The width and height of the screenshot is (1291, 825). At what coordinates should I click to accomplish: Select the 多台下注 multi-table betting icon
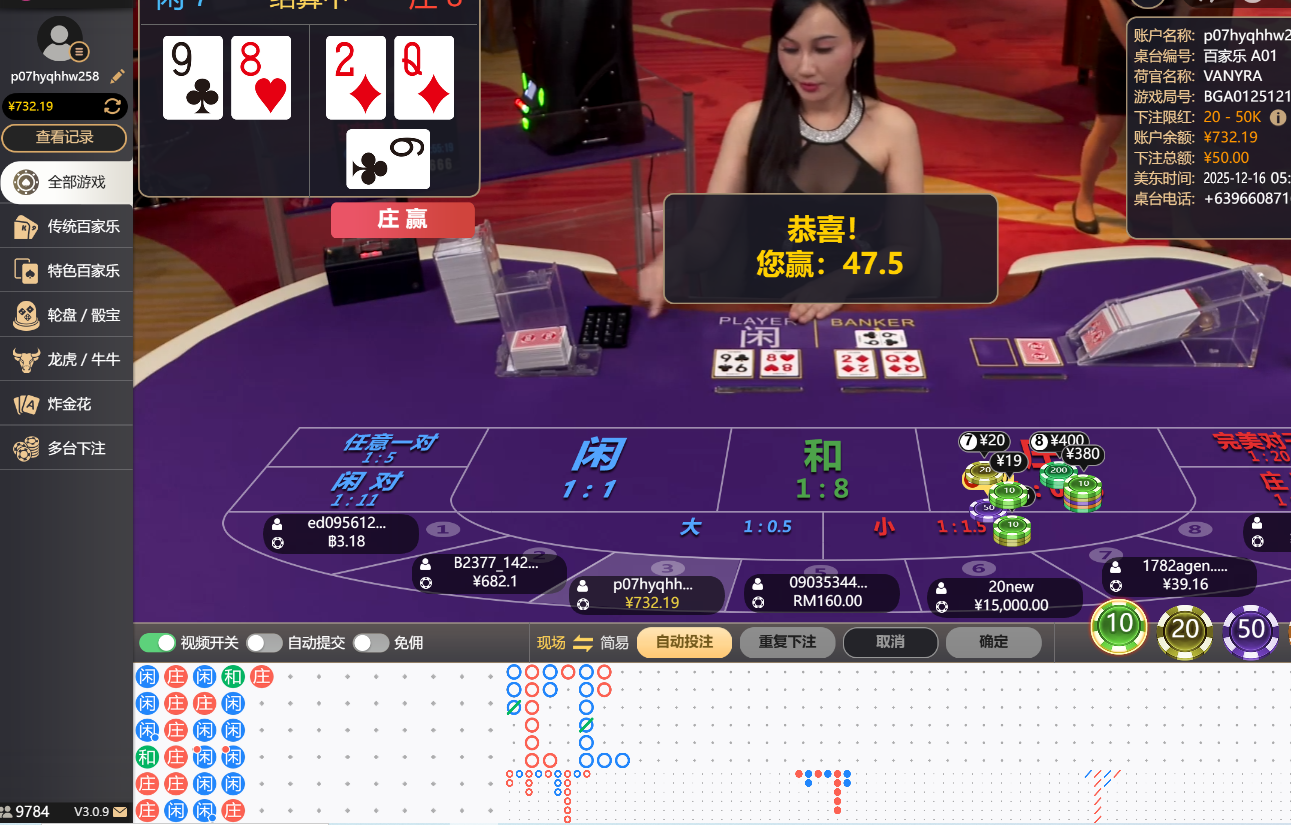[x=25, y=447]
